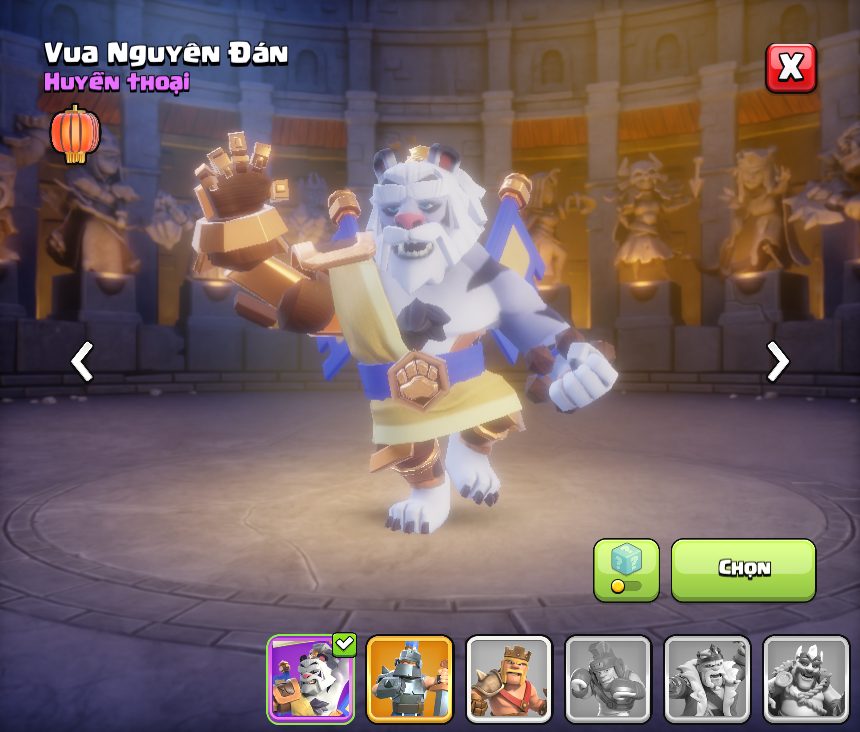Toggle the random skin cube button
860x732 pixels.
[x=626, y=570]
